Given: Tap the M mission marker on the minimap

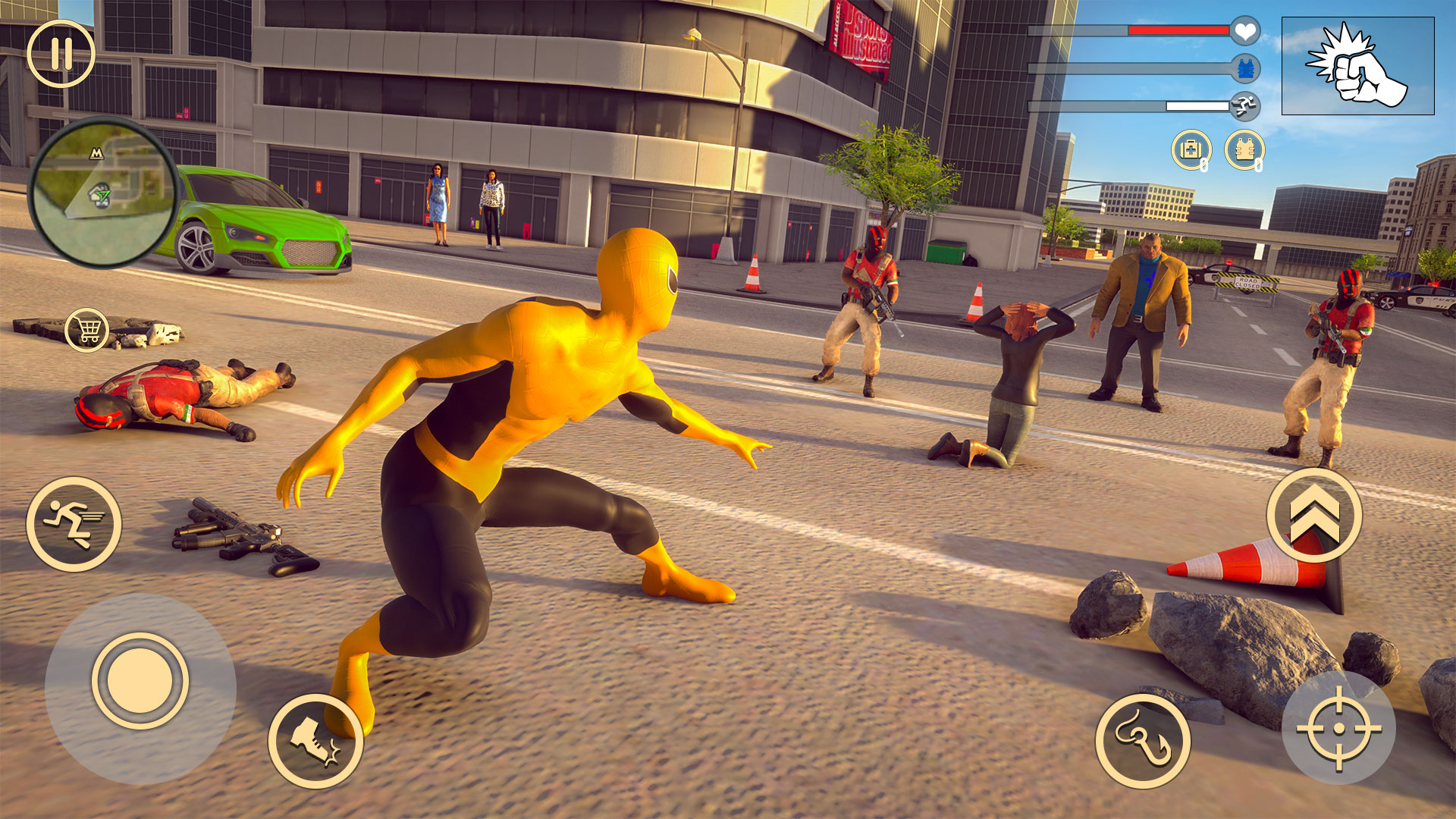Looking at the screenshot, I should coord(99,152).
